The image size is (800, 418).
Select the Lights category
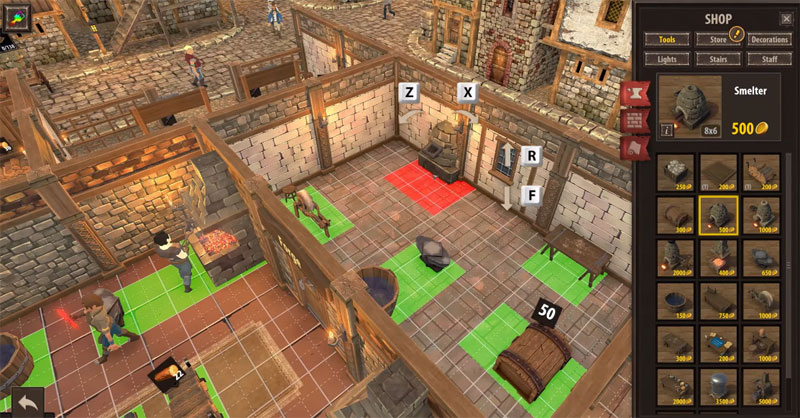pos(666,59)
